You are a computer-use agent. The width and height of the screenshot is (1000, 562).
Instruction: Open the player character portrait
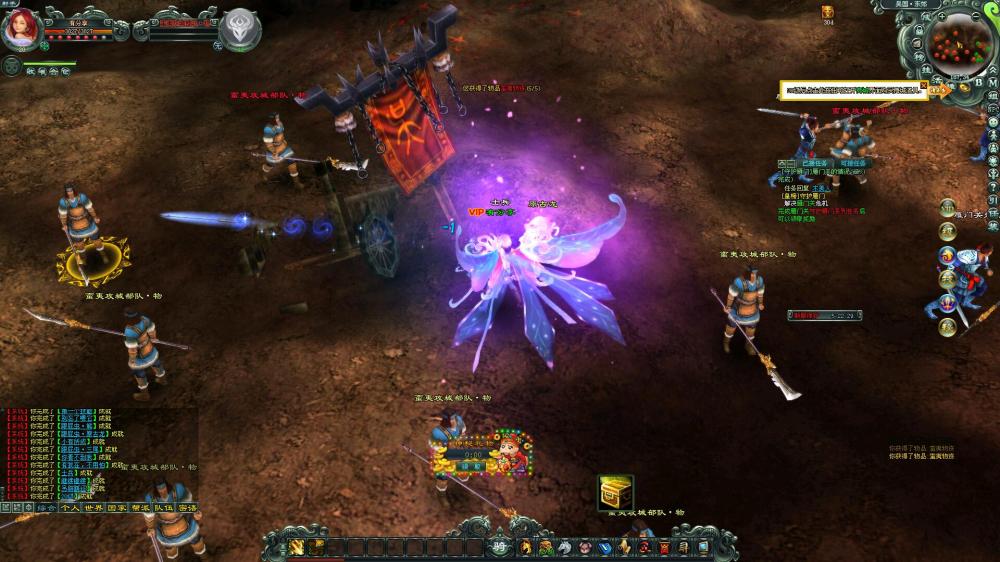(20, 27)
